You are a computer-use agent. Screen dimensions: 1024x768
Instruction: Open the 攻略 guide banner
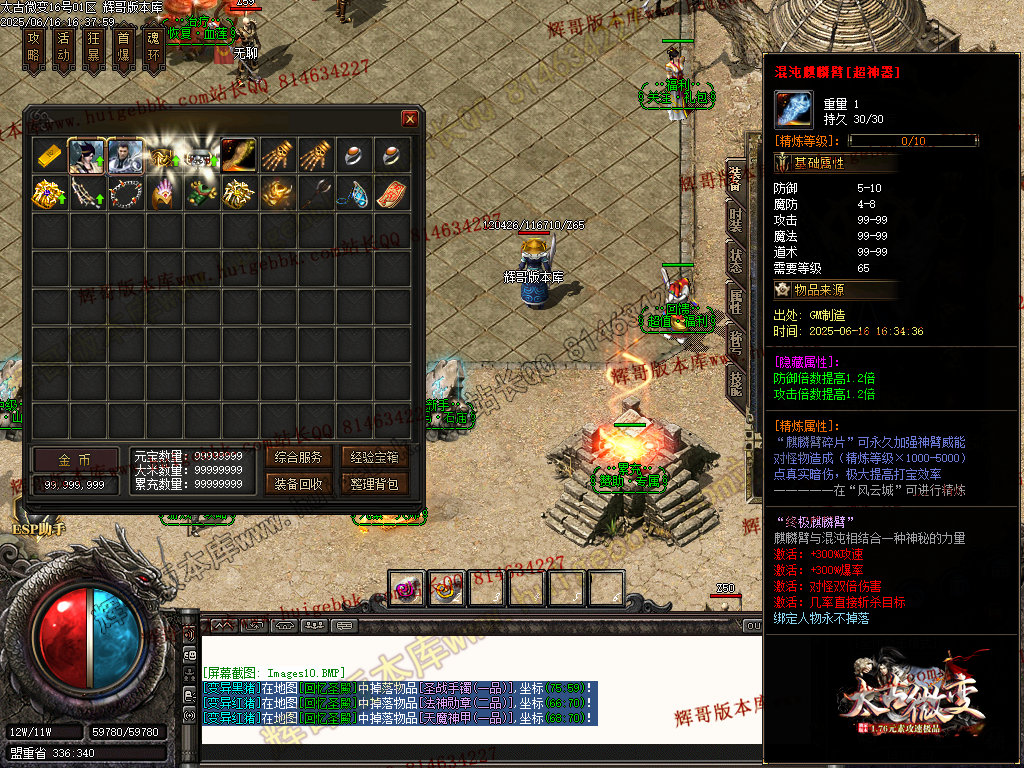point(33,47)
